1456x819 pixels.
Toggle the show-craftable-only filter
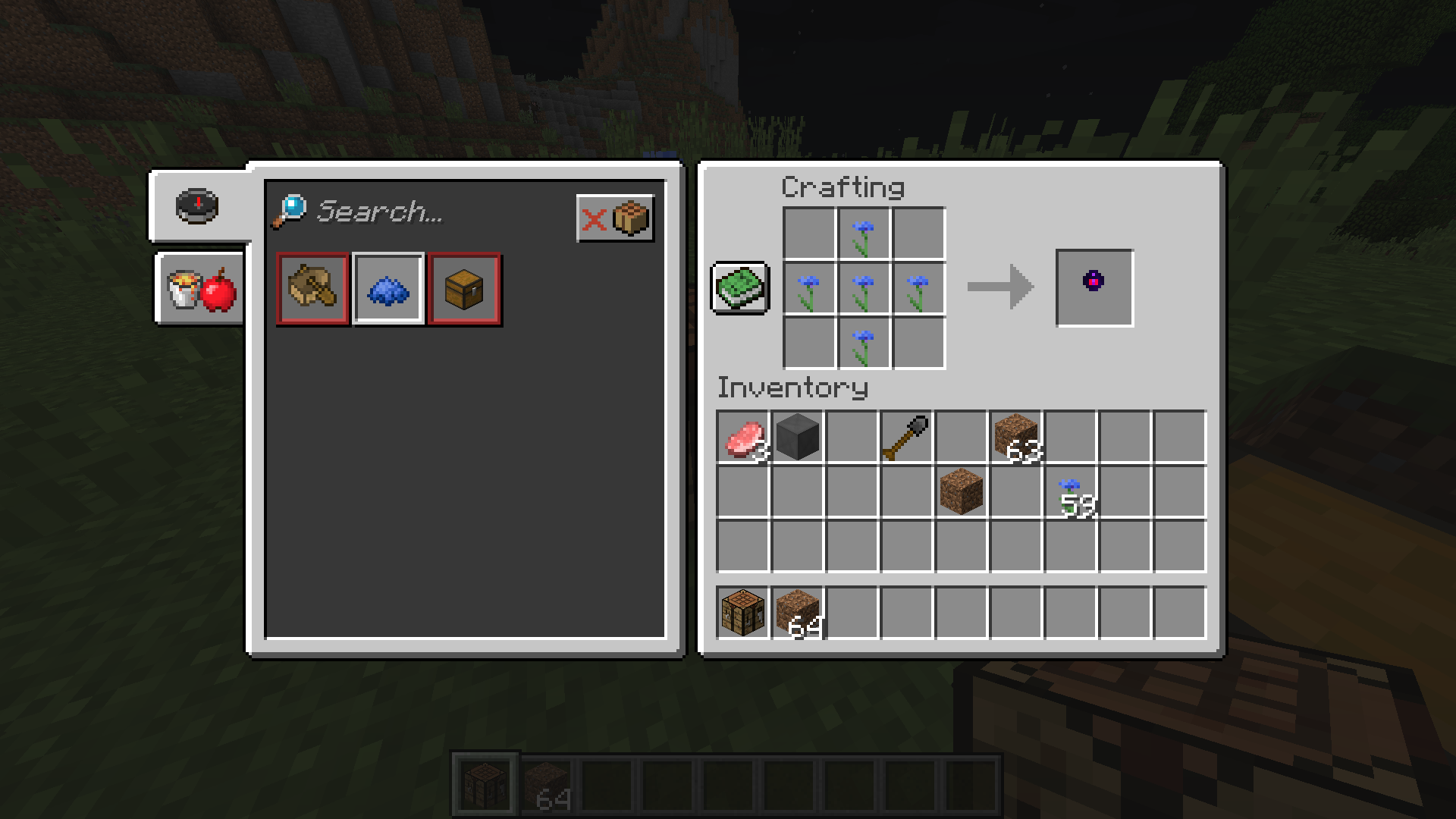point(616,219)
